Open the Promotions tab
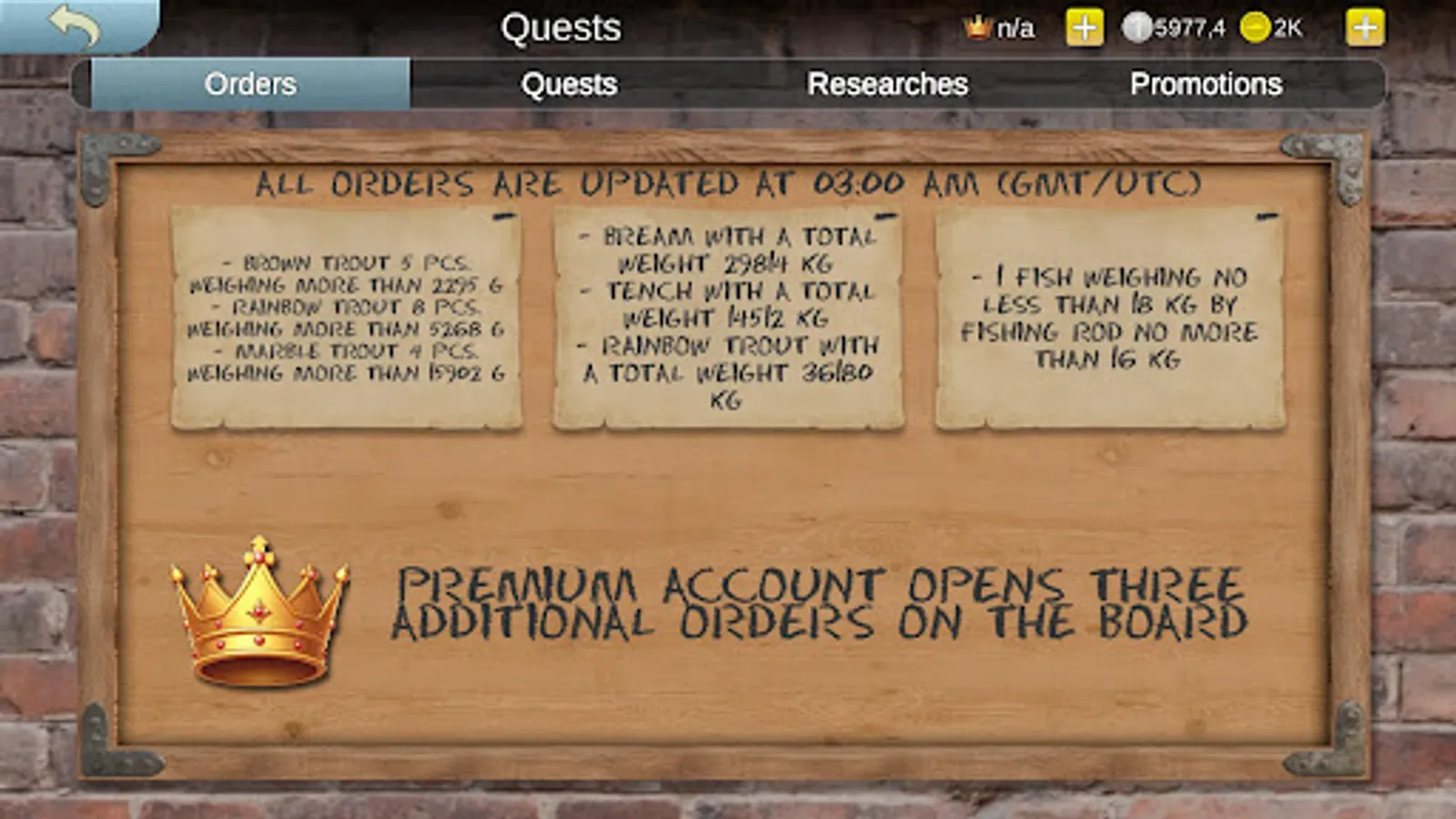1456x819 pixels. tap(1208, 85)
